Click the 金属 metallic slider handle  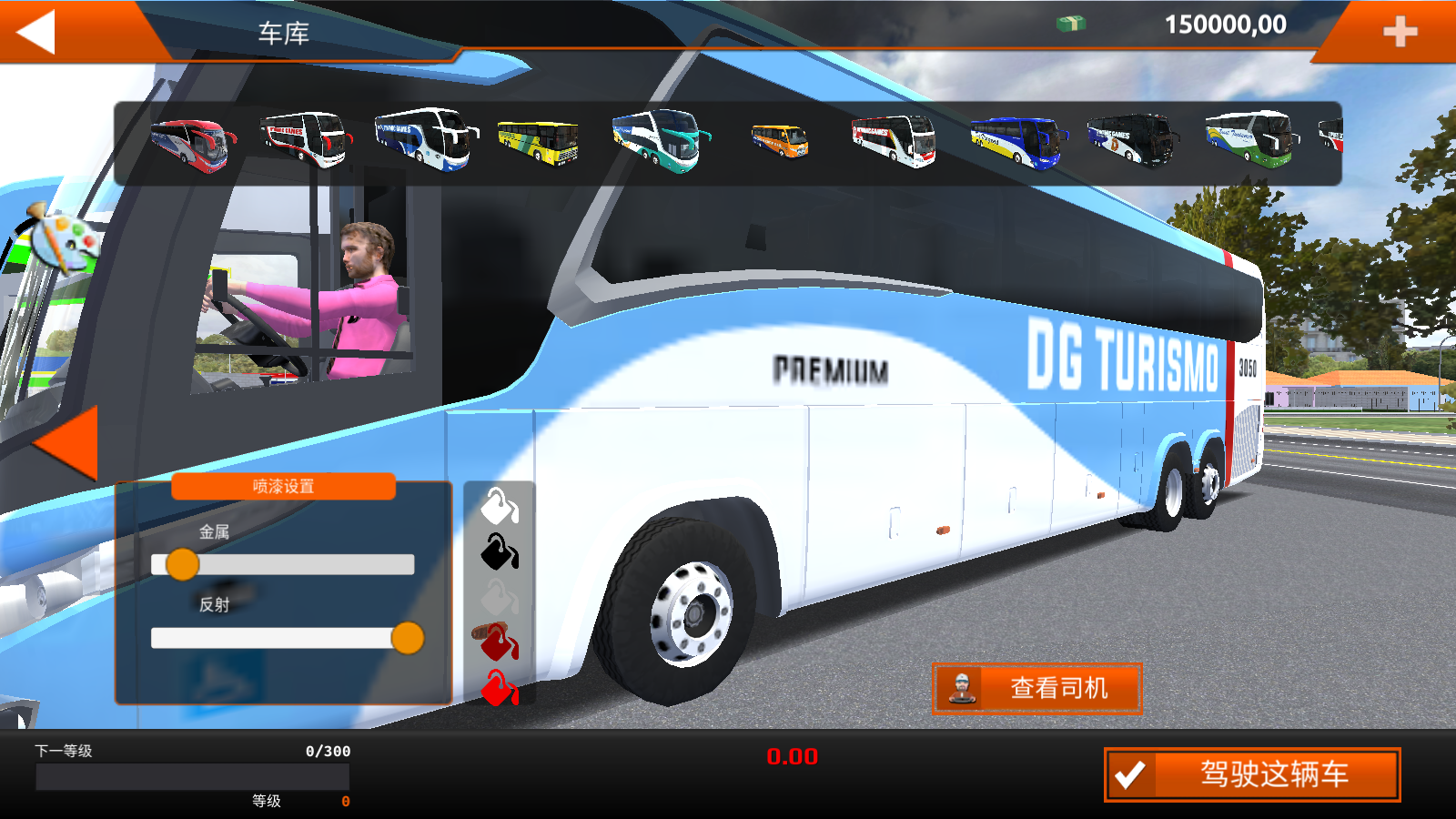183,564
